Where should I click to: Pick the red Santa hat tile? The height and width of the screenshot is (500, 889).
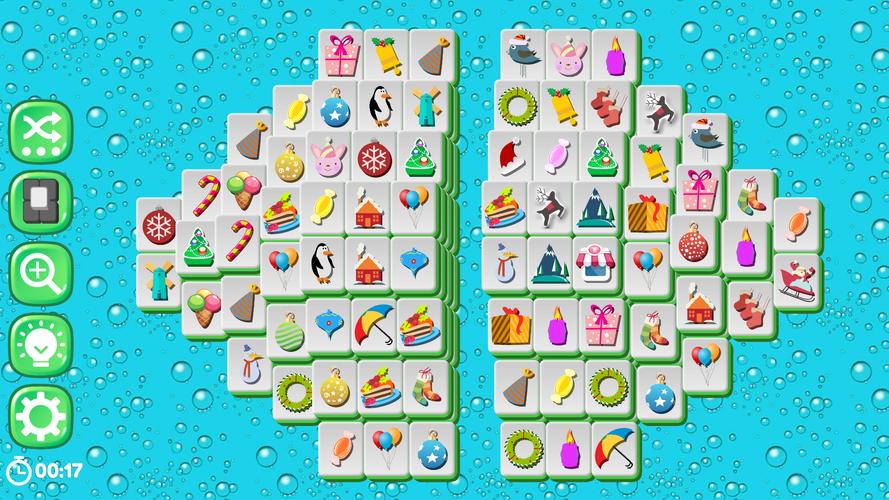510,155
